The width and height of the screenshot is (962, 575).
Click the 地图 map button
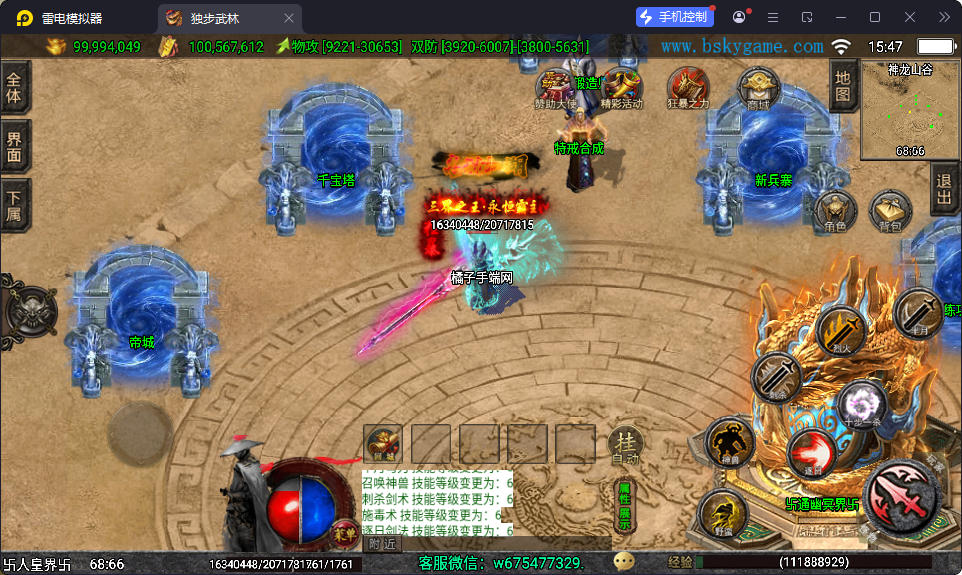(843, 86)
